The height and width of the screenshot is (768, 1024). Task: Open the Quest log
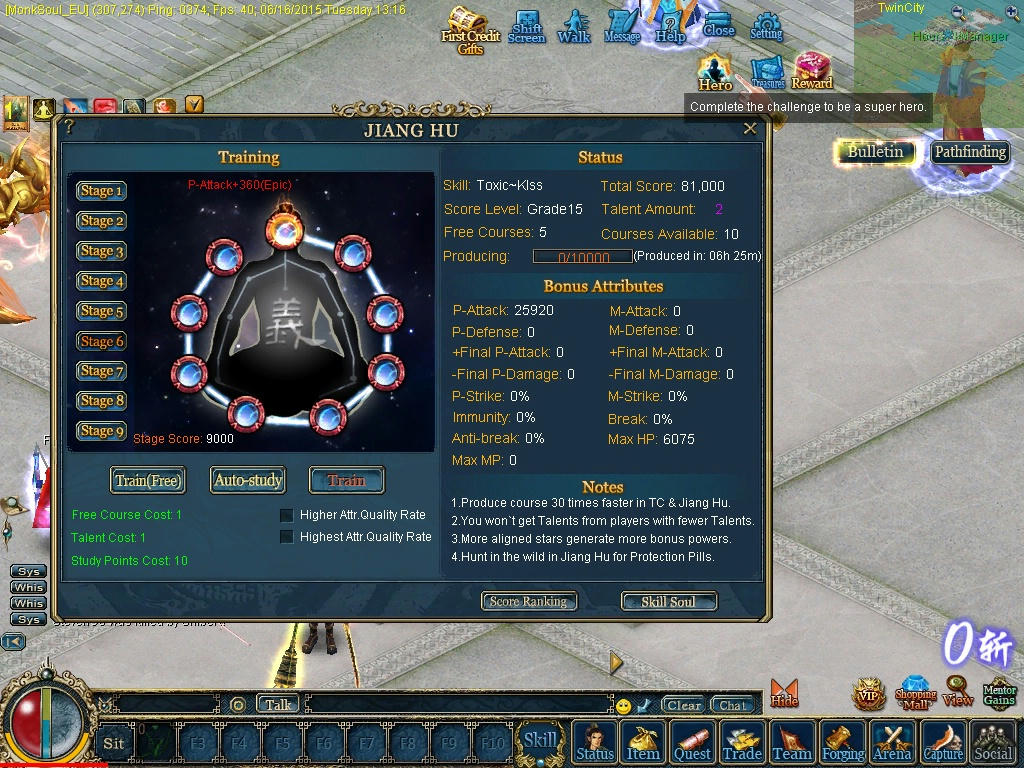[x=692, y=742]
